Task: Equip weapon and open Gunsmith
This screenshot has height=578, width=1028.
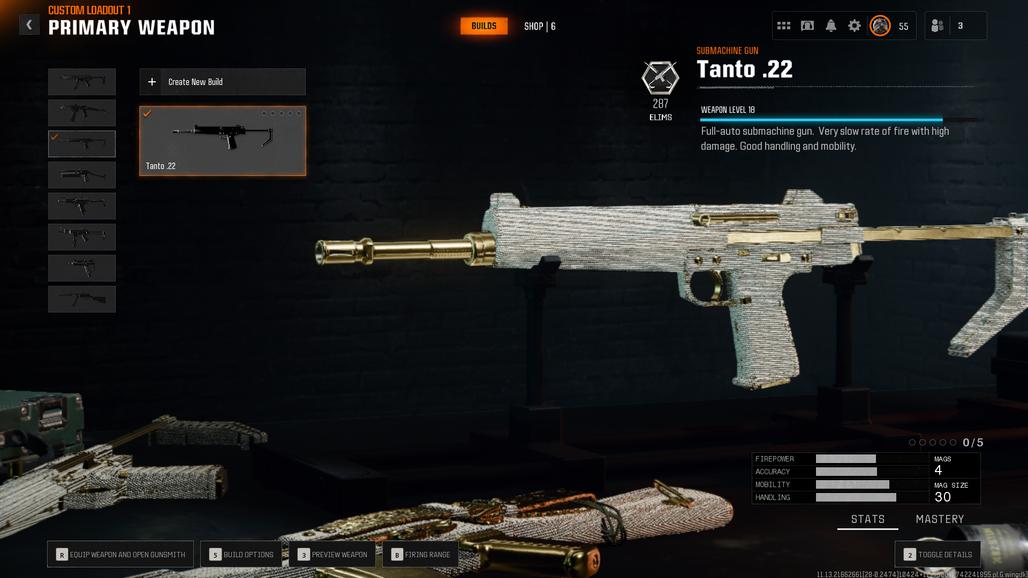Action: click(x=120, y=554)
